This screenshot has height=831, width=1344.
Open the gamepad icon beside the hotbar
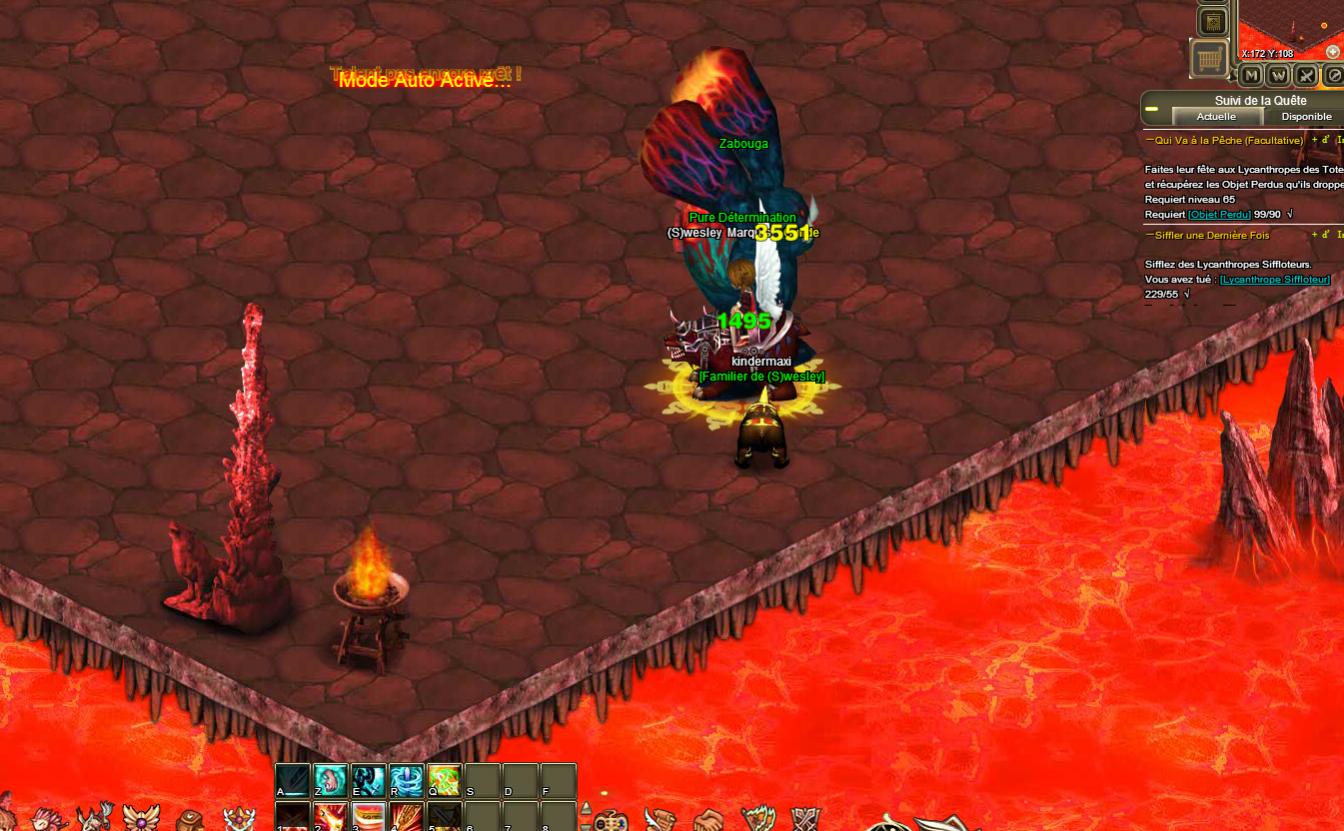[x=610, y=821]
